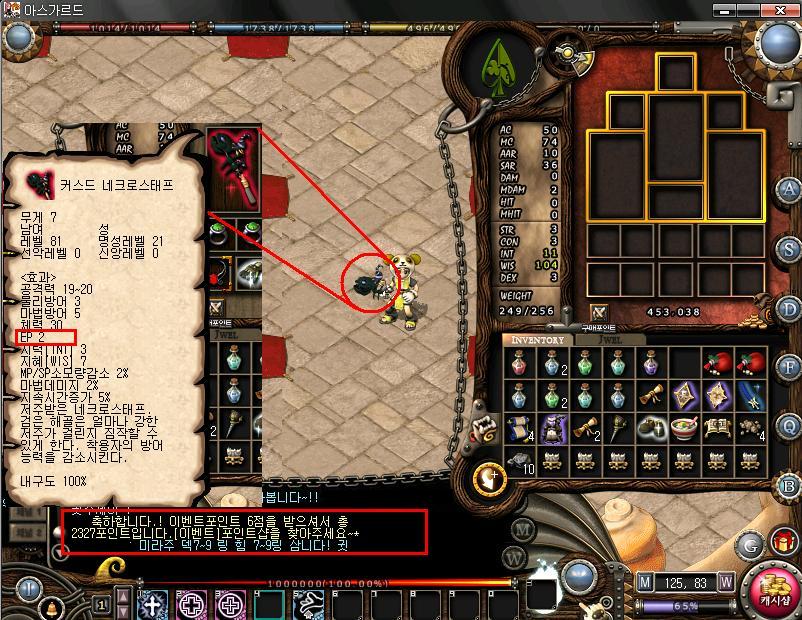Click the gift box icon

click(781, 543)
